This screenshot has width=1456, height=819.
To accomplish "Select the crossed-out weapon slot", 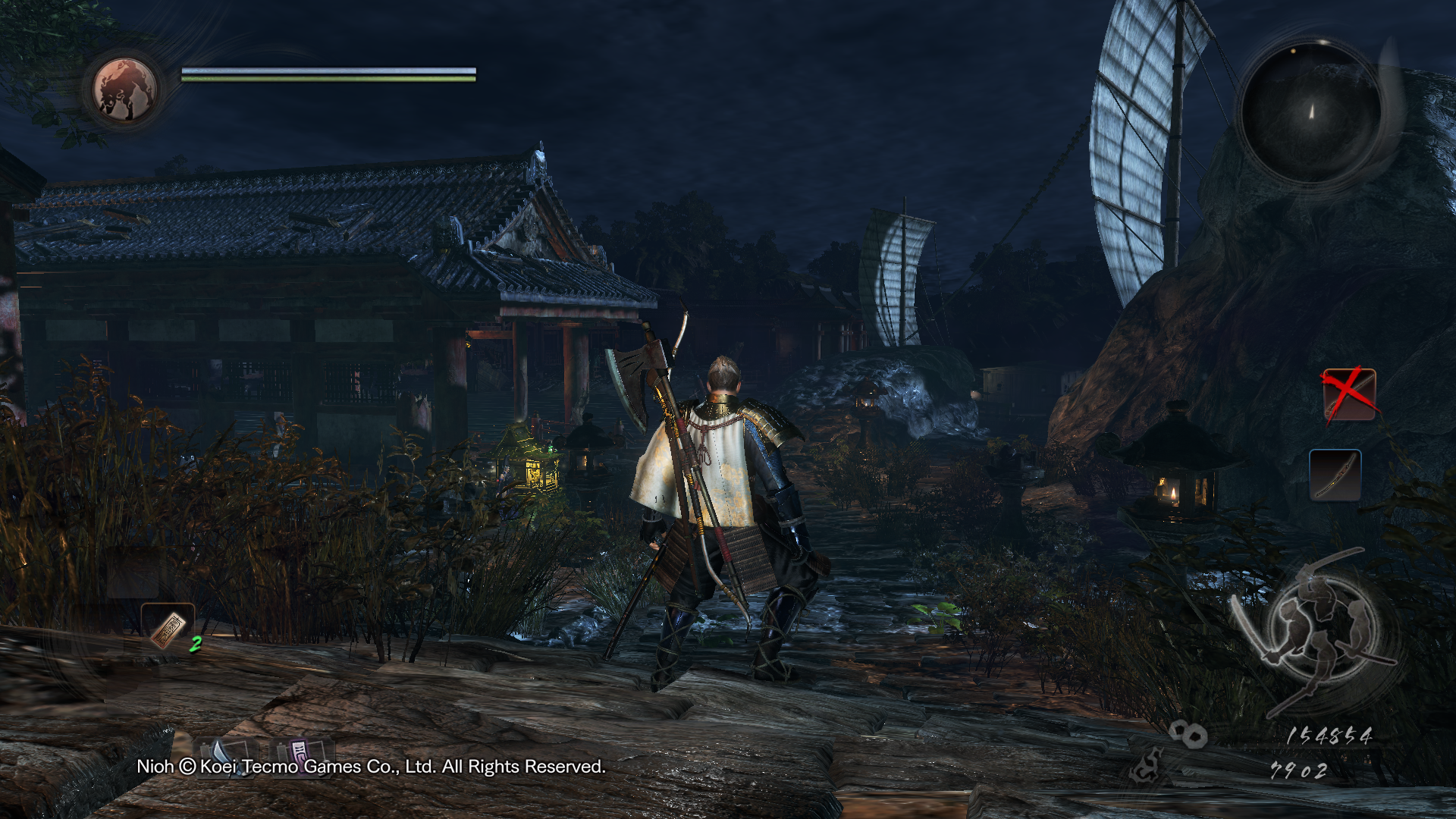I will point(1349,394).
